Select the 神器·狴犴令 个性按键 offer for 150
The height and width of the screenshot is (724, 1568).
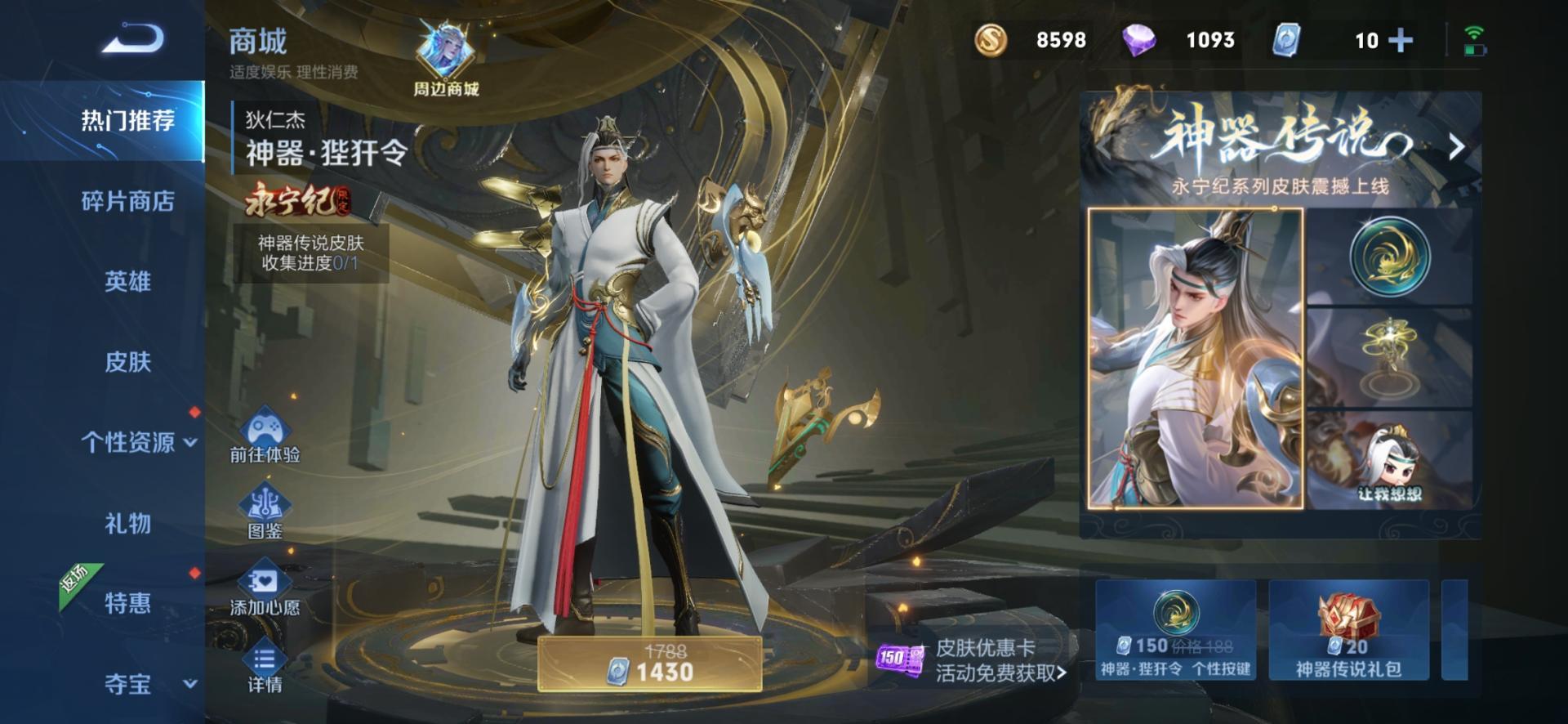(x=1175, y=630)
